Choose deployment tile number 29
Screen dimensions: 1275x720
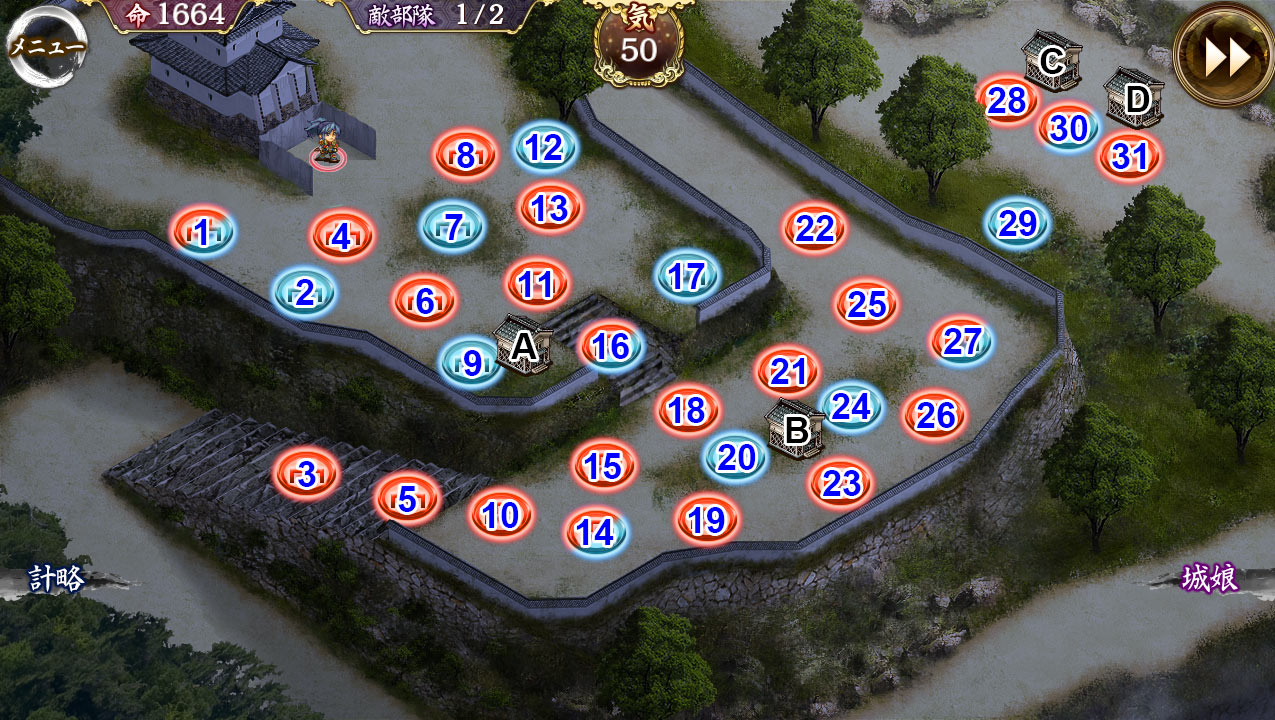tap(1017, 223)
